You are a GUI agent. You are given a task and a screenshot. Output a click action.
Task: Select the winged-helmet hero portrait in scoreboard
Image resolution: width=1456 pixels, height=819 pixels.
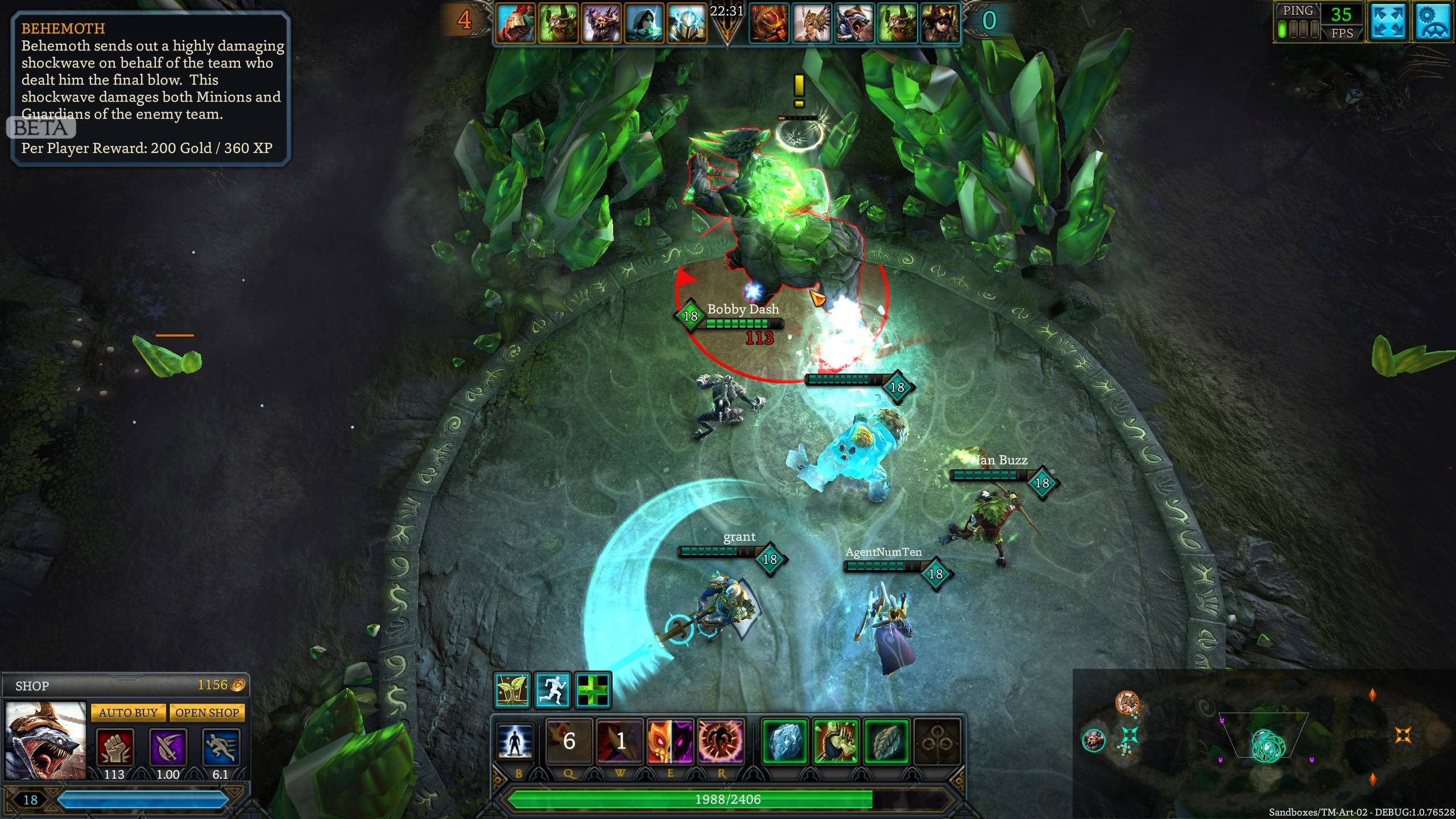coord(812,23)
